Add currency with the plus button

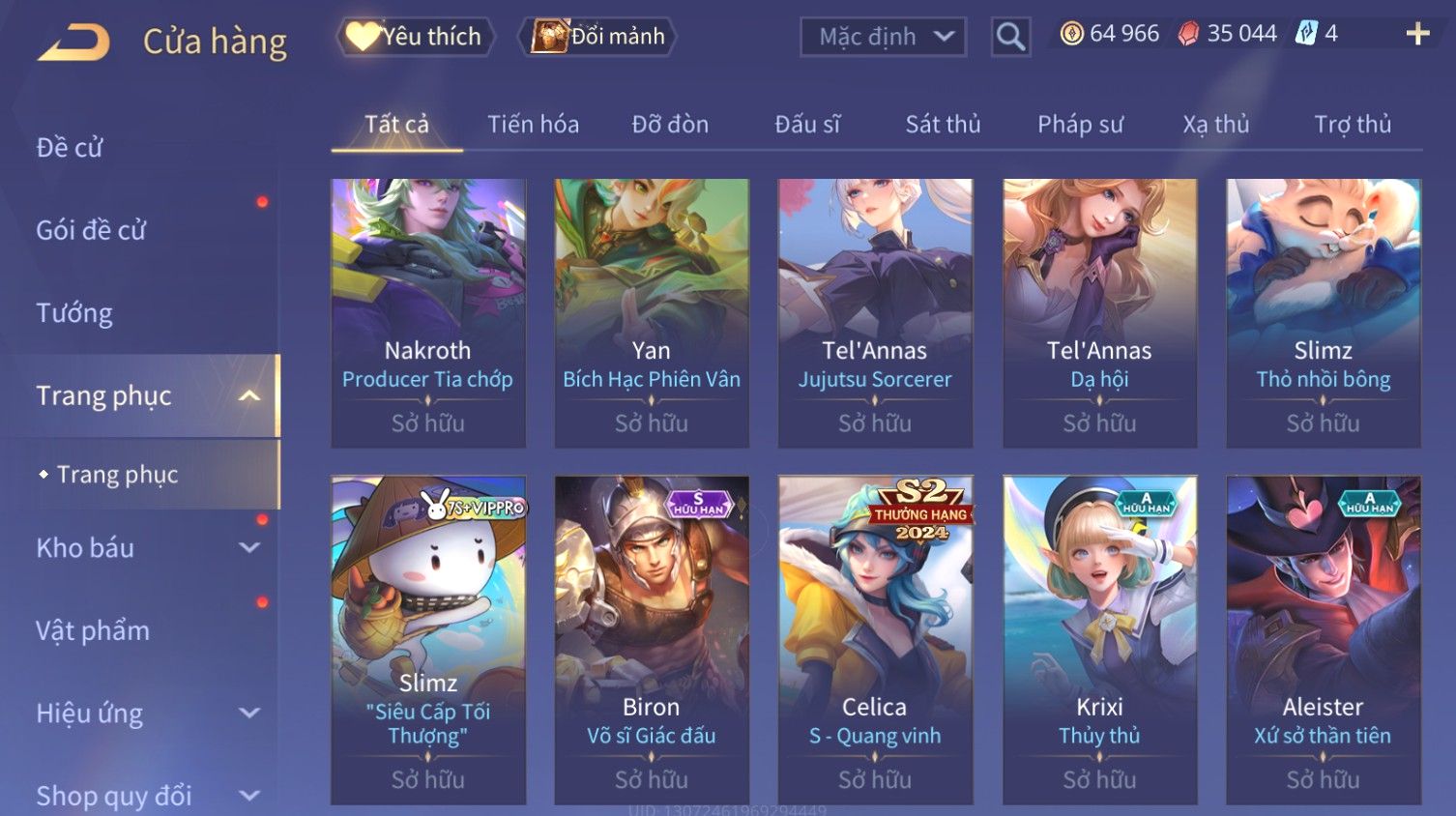click(x=1417, y=35)
